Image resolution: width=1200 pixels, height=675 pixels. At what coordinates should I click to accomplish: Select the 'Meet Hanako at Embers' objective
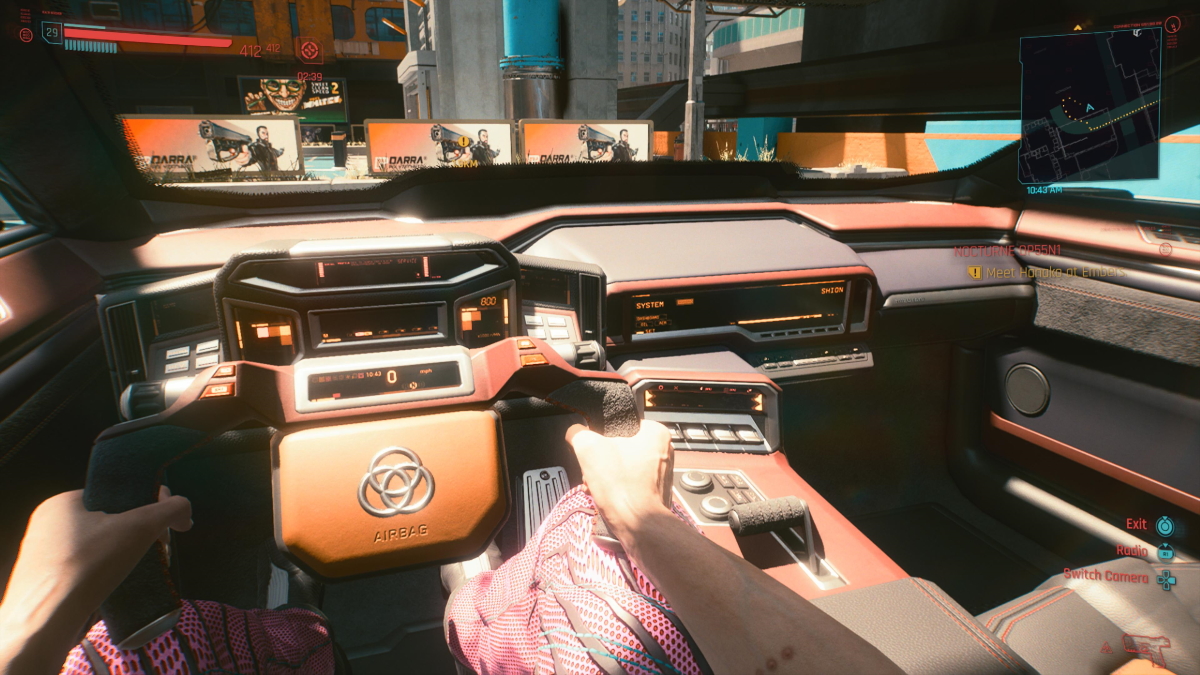coord(1046,272)
